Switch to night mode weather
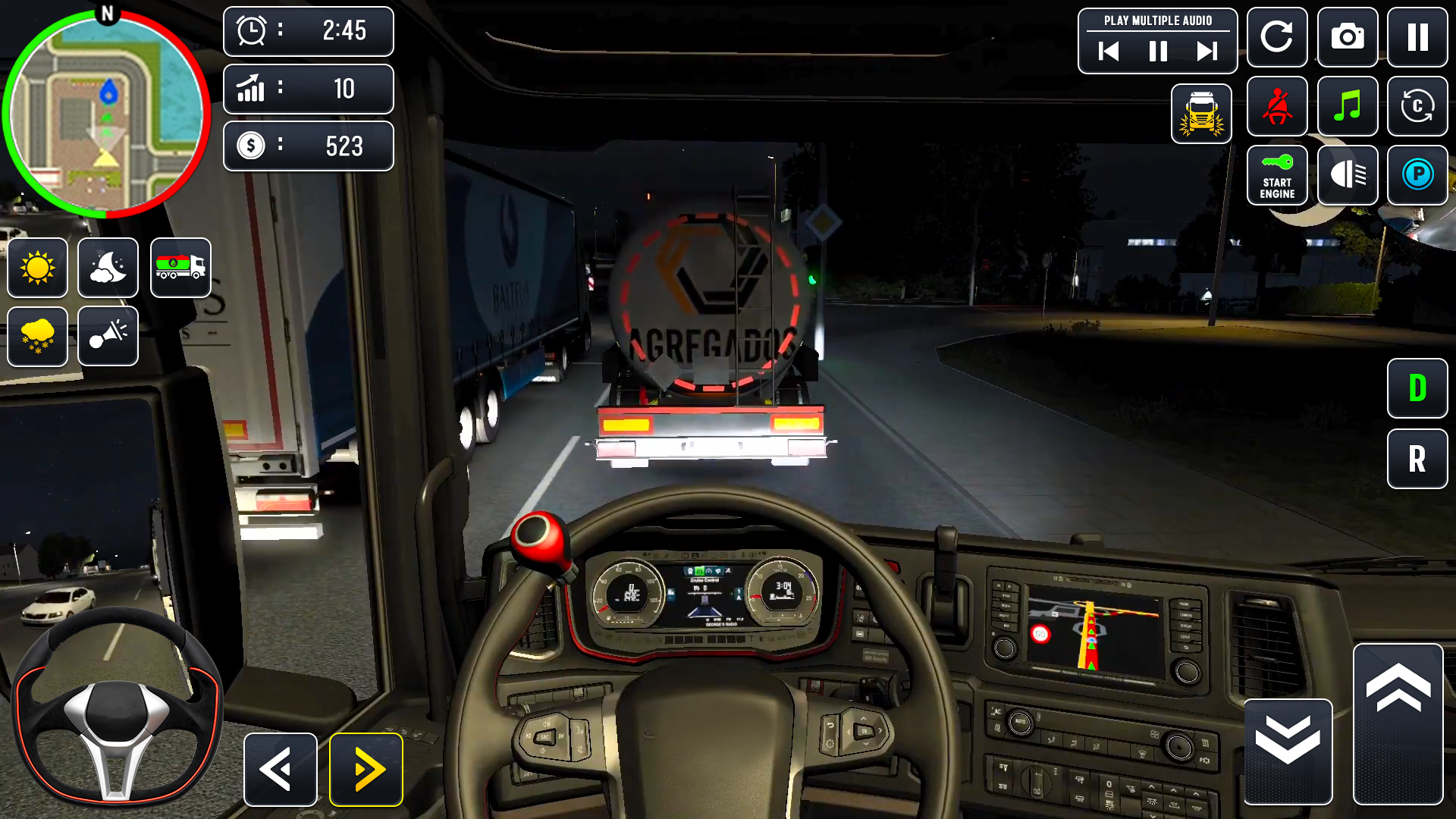This screenshot has width=1456, height=819. (108, 268)
